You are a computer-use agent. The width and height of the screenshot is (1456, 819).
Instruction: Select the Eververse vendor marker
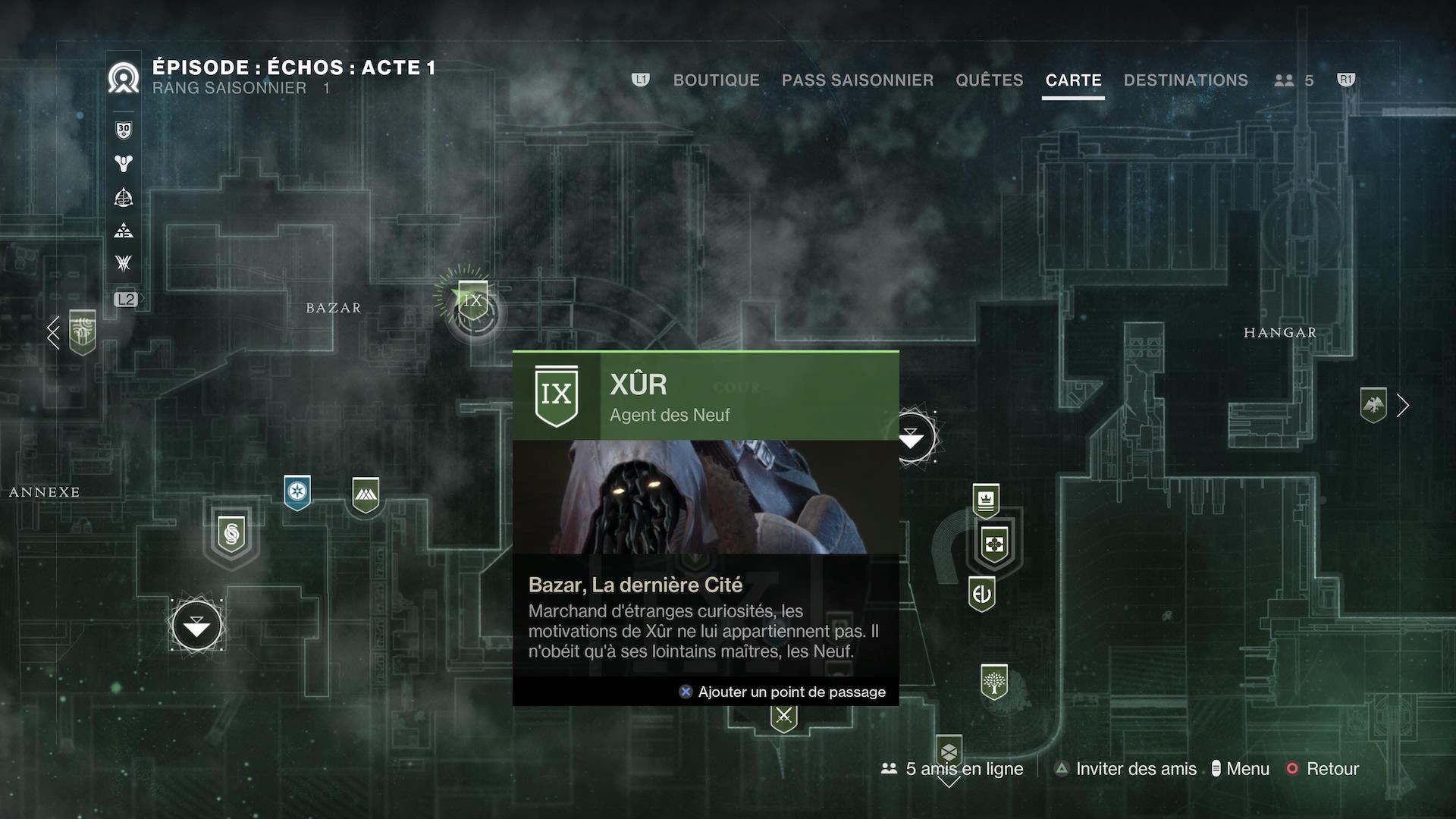pos(981,594)
